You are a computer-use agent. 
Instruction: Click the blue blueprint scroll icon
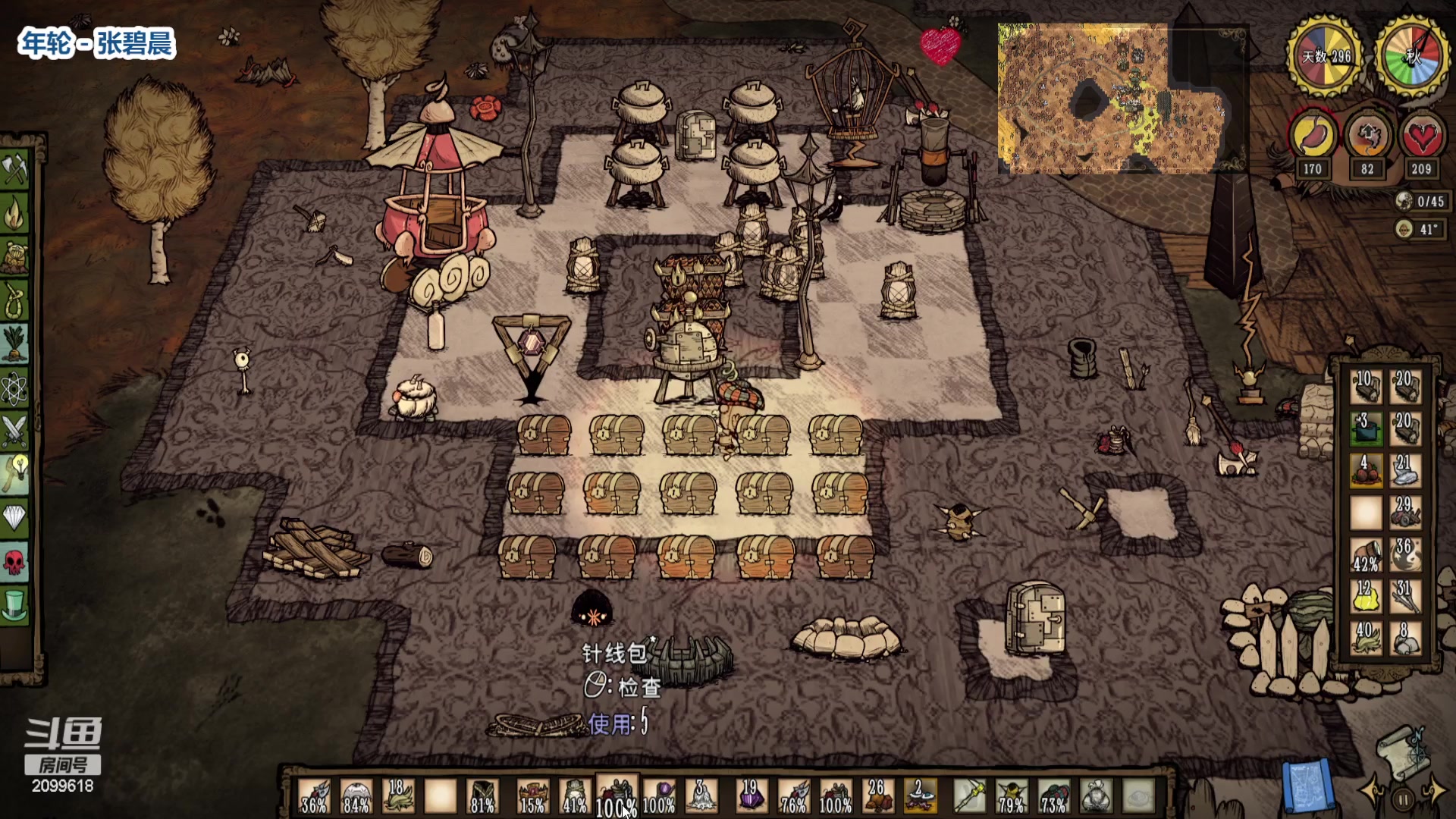point(1307,785)
